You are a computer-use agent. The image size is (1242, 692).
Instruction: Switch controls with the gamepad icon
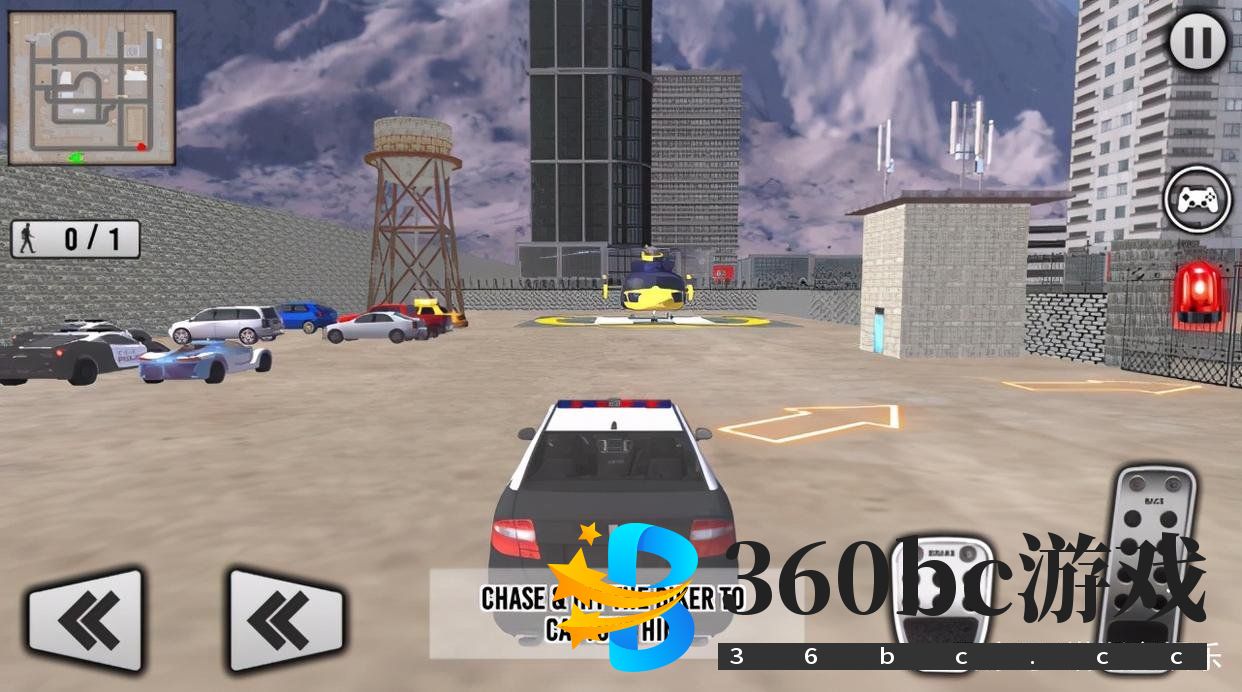[1198, 199]
